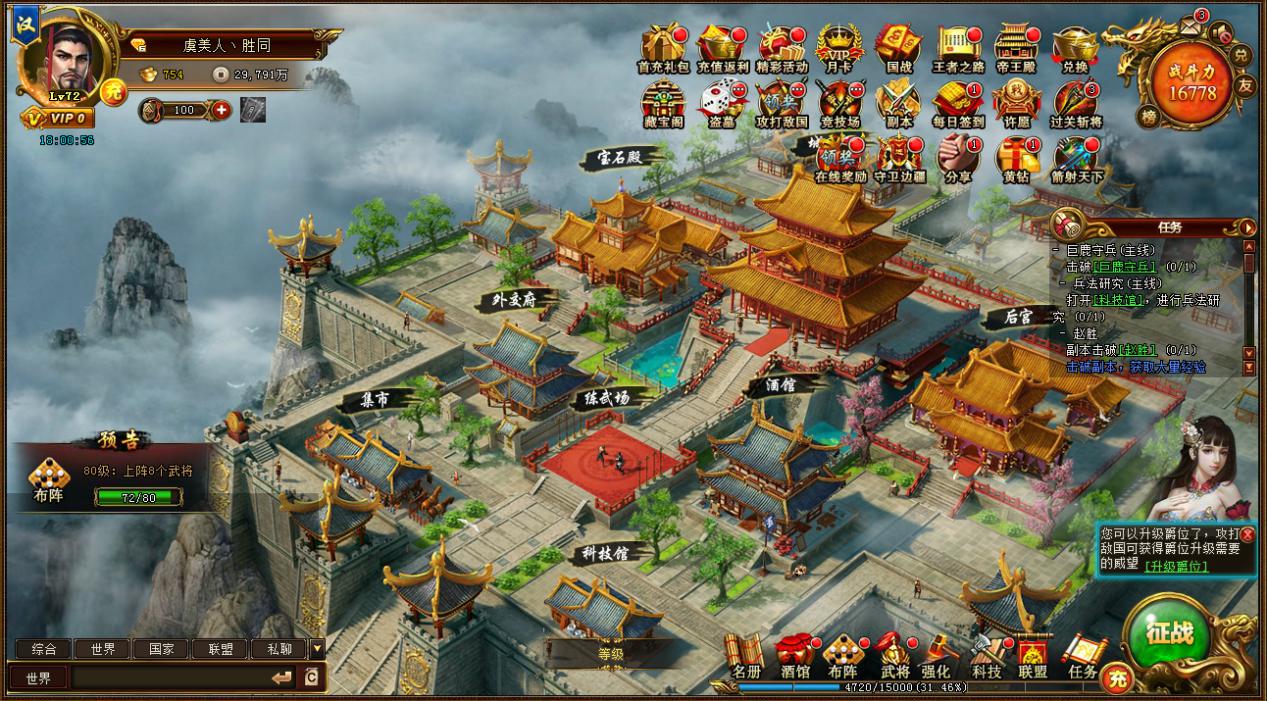The width and height of the screenshot is (1267, 701).
Task: Open the 名册 bamboo scroll roster
Action: click(x=745, y=654)
